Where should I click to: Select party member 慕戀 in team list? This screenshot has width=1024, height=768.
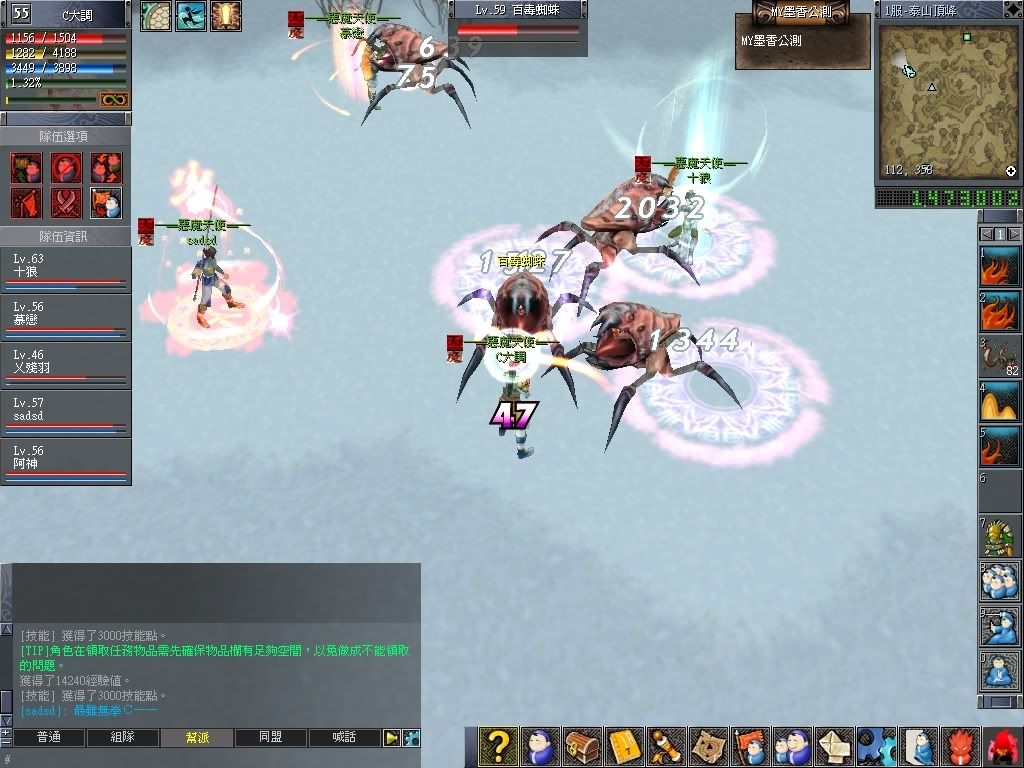pos(66,317)
